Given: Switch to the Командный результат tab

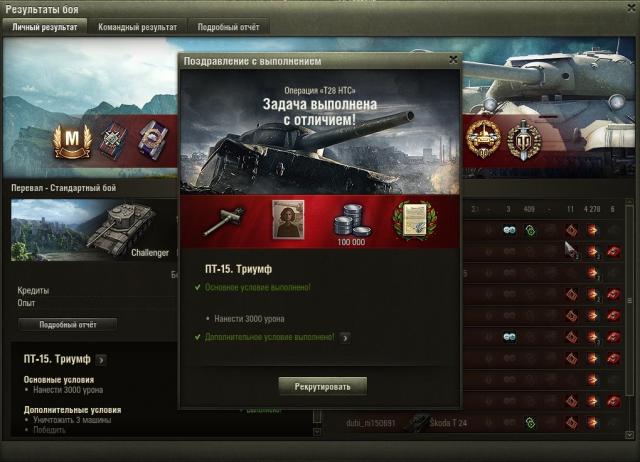Looking at the screenshot, I should (x=137, y=27).
